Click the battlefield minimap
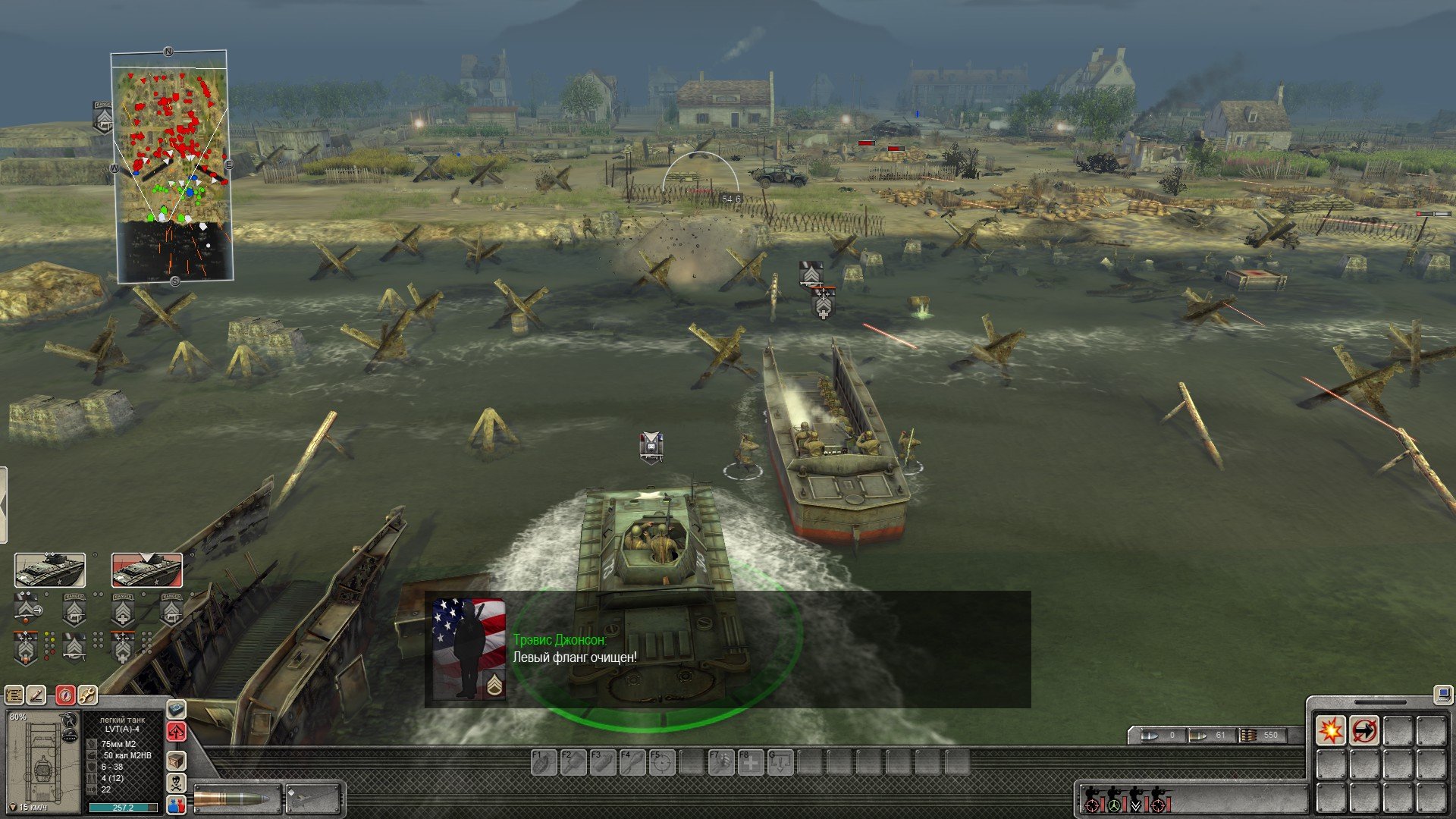 (171, 167)
